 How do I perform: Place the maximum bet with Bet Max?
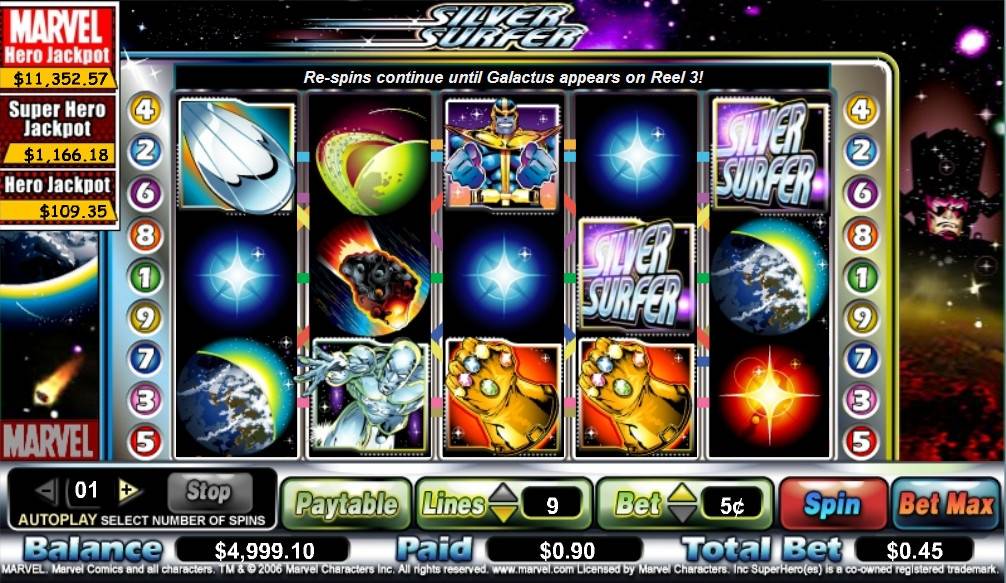pos(946,503)
